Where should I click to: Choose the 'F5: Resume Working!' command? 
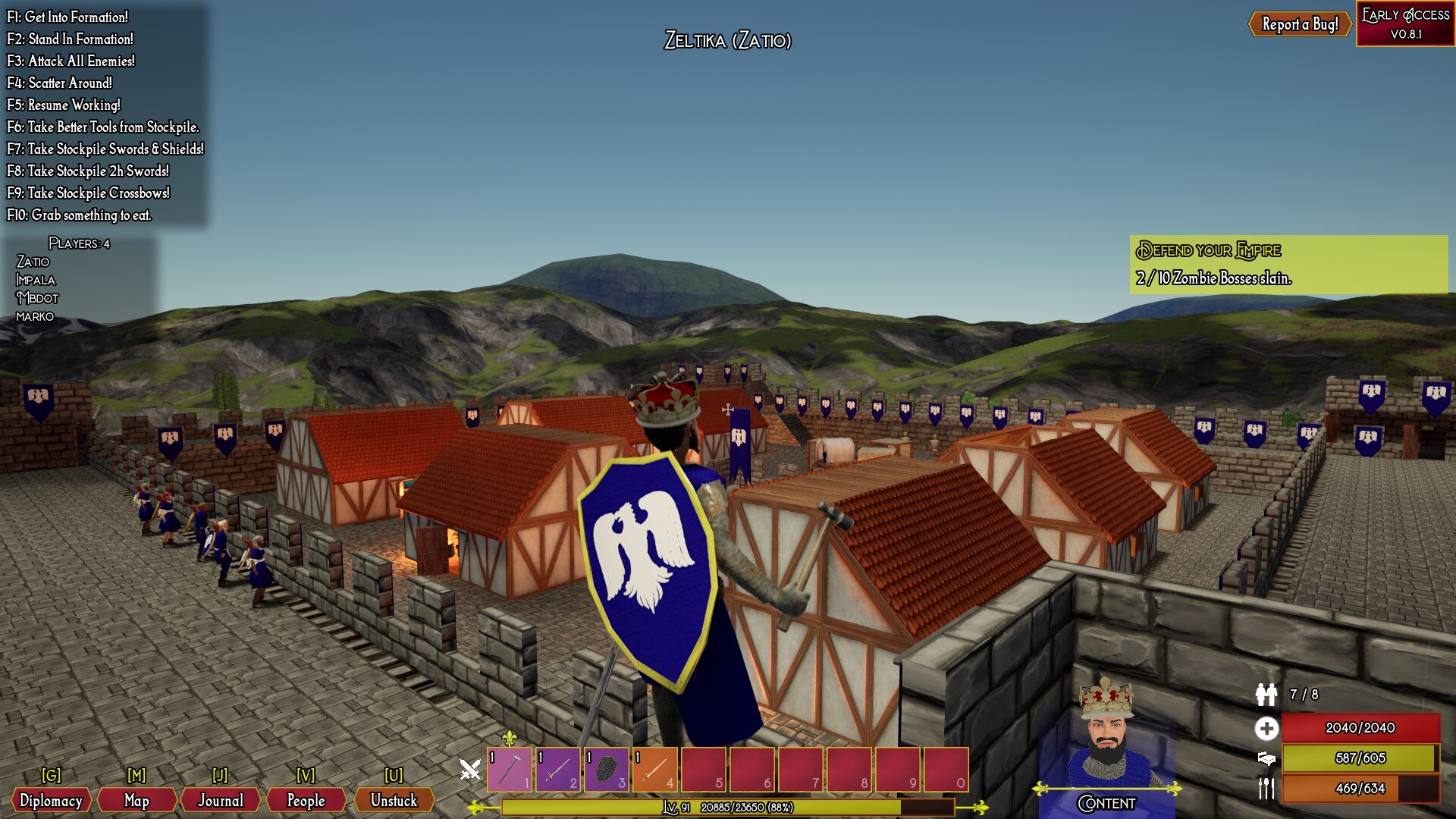[64, 105]
